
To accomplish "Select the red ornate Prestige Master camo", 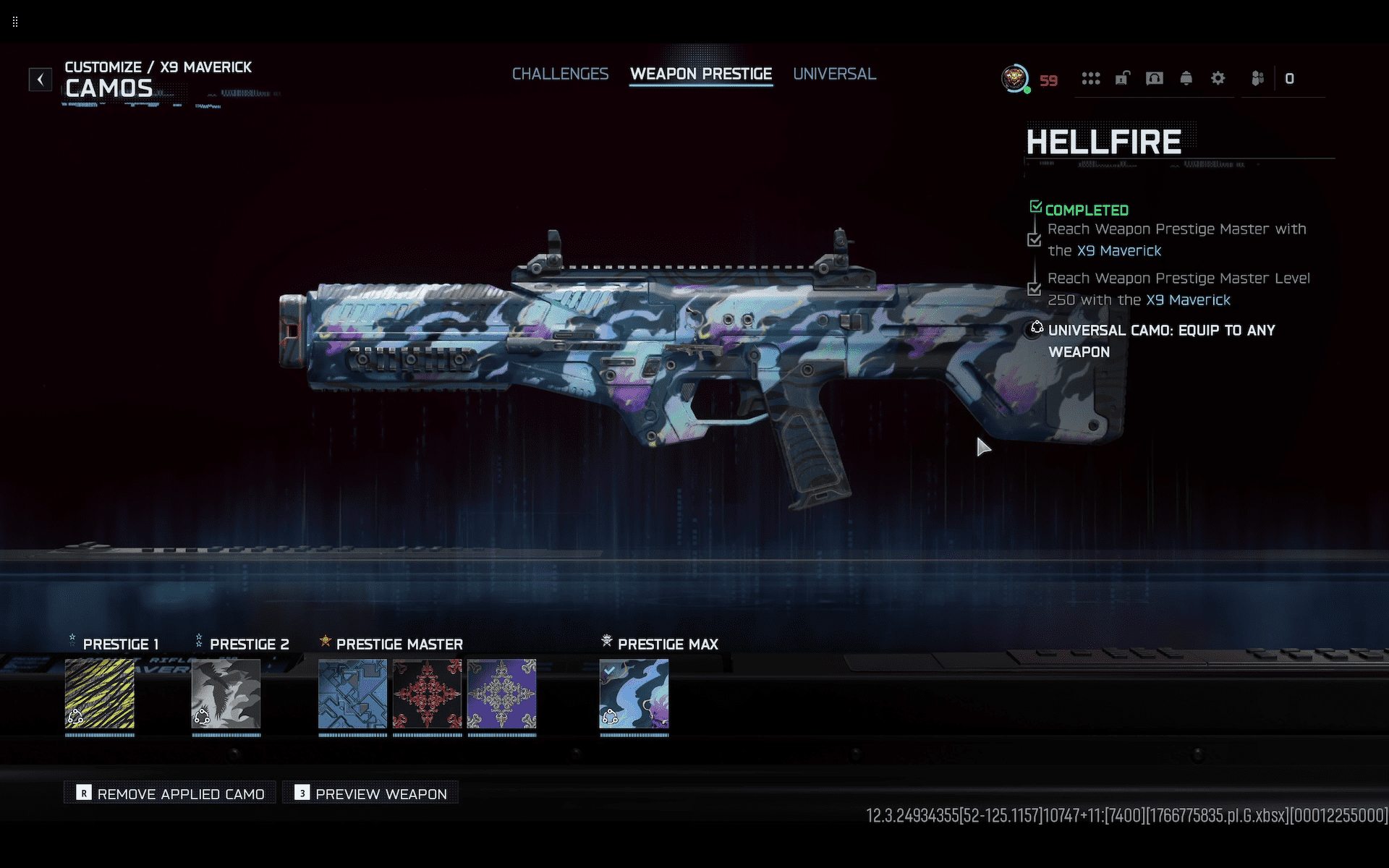I will coord(427,694).
